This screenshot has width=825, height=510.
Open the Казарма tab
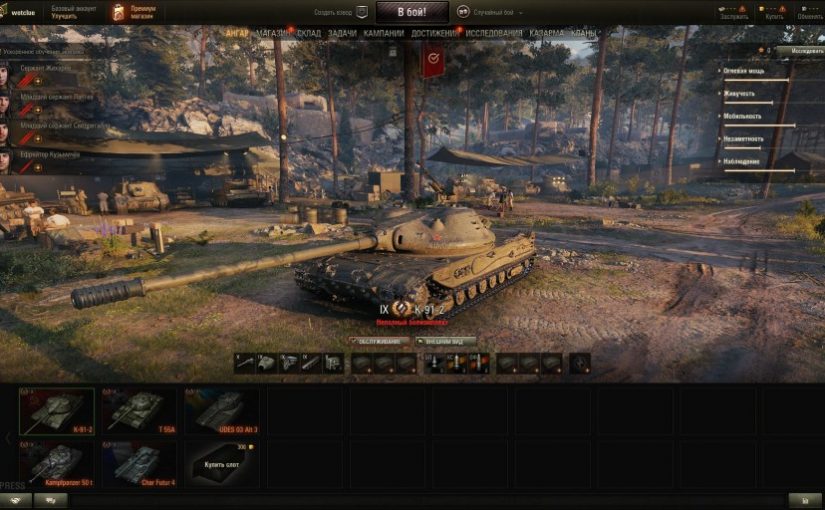click(547, 33)
